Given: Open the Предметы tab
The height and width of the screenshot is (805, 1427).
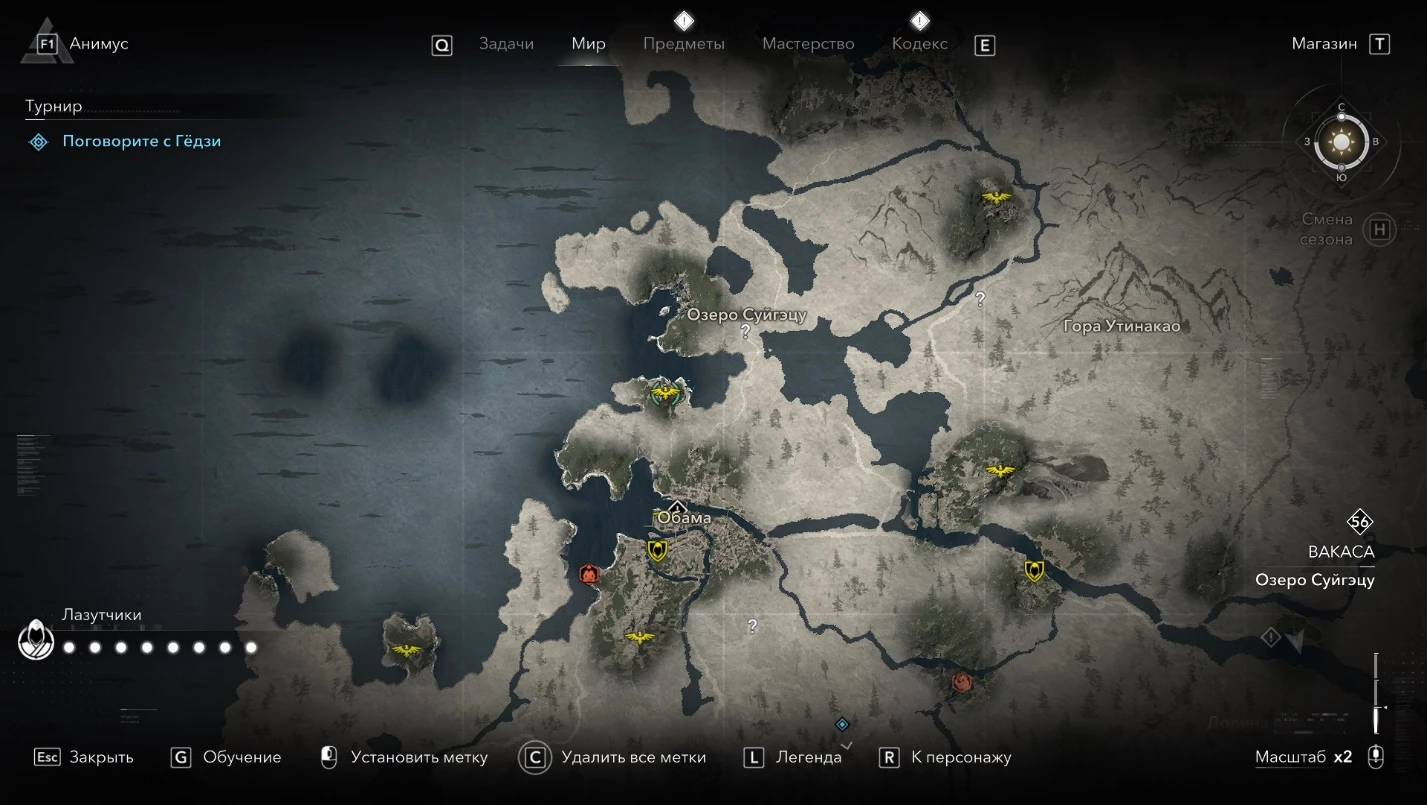Looking at the screenshot, I should point(684,44).
